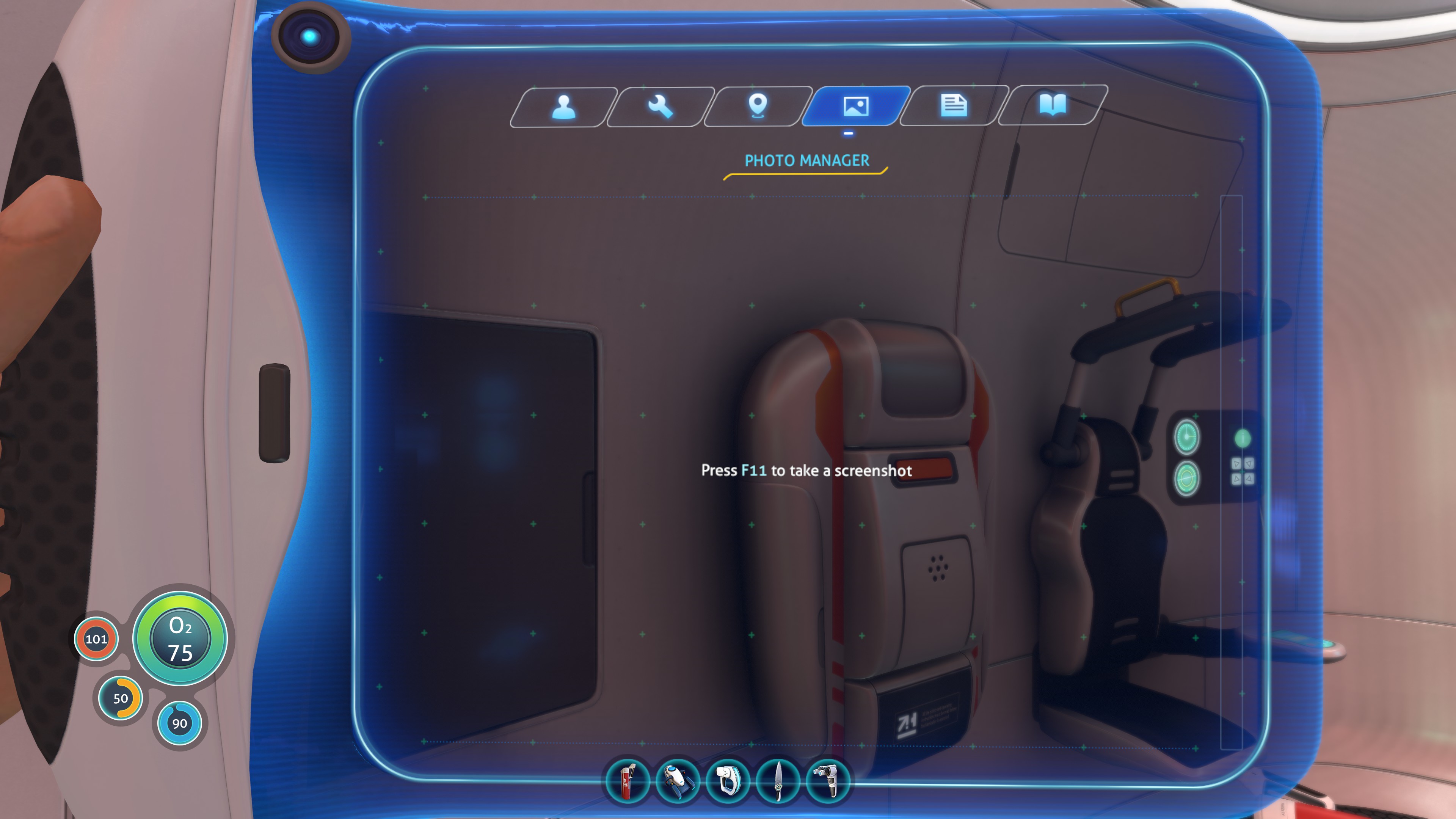
Task: Click the F11 screenshot hint text
Action: pyautogui.click(x=806, y=471)
